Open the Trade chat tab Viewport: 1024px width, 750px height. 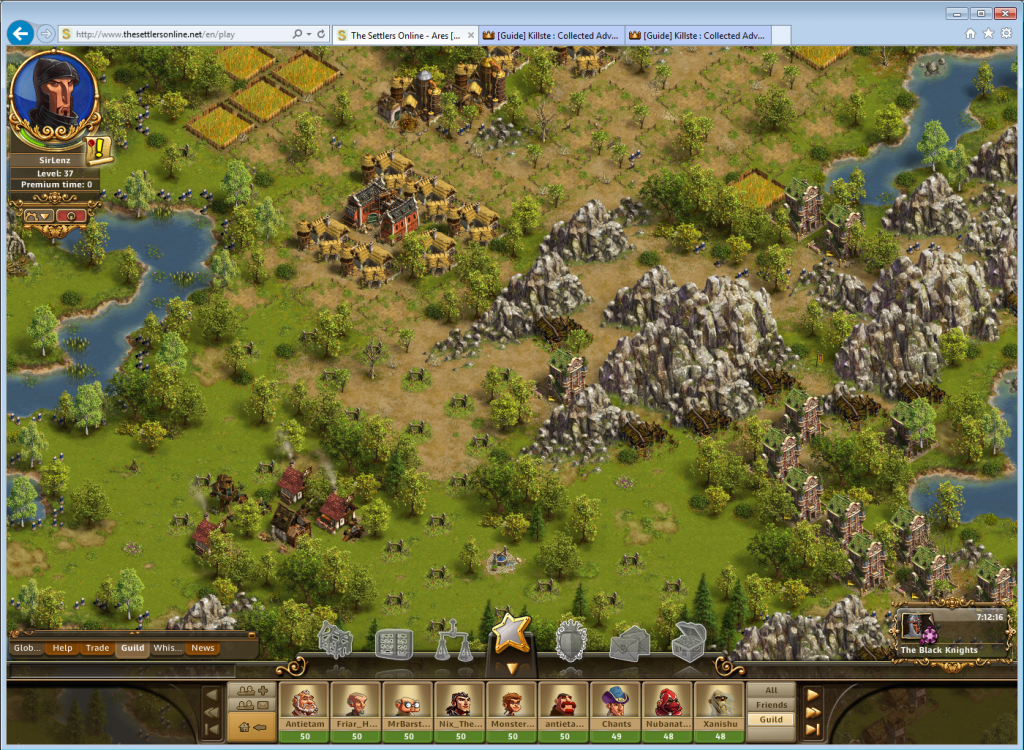click(x=98, y=648)
